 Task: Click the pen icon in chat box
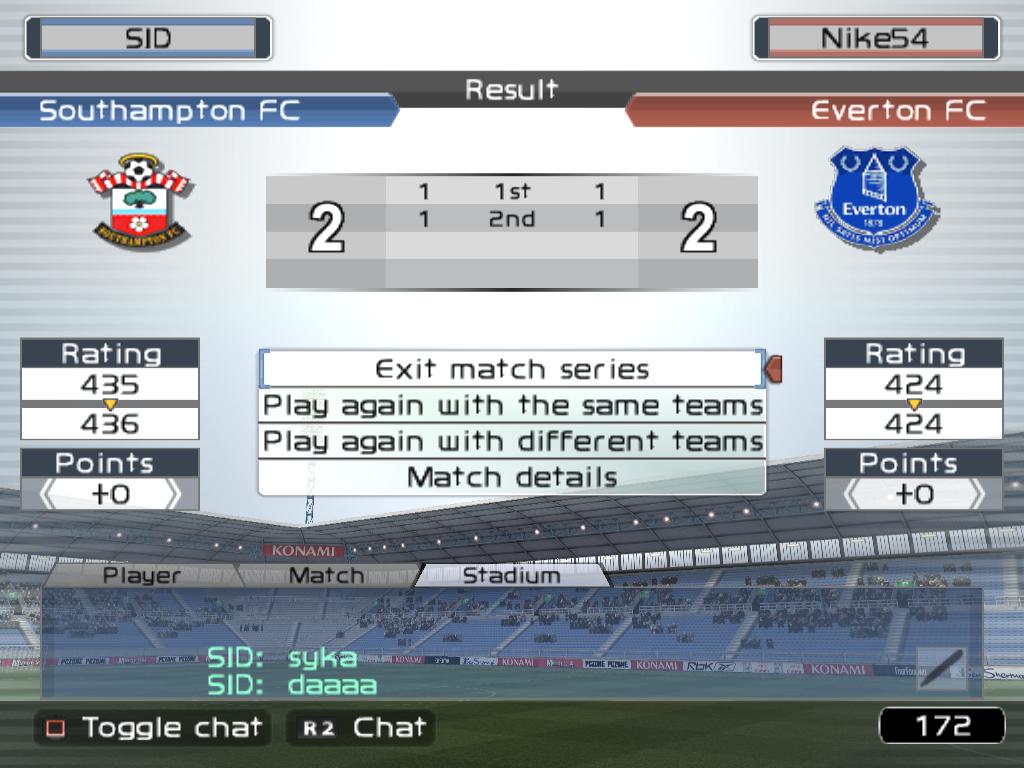(942, 668)
